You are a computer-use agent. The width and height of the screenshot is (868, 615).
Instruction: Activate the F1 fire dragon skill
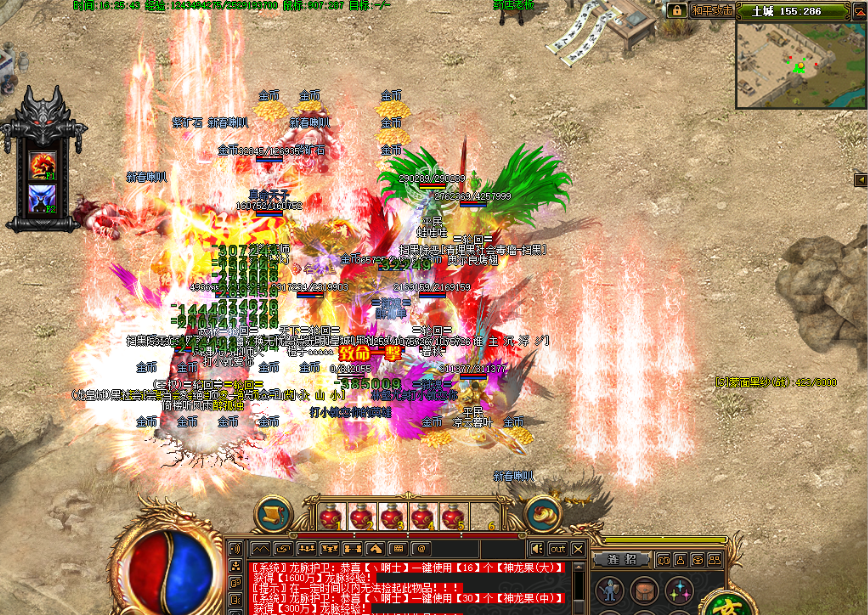click(x=43, y=164)
